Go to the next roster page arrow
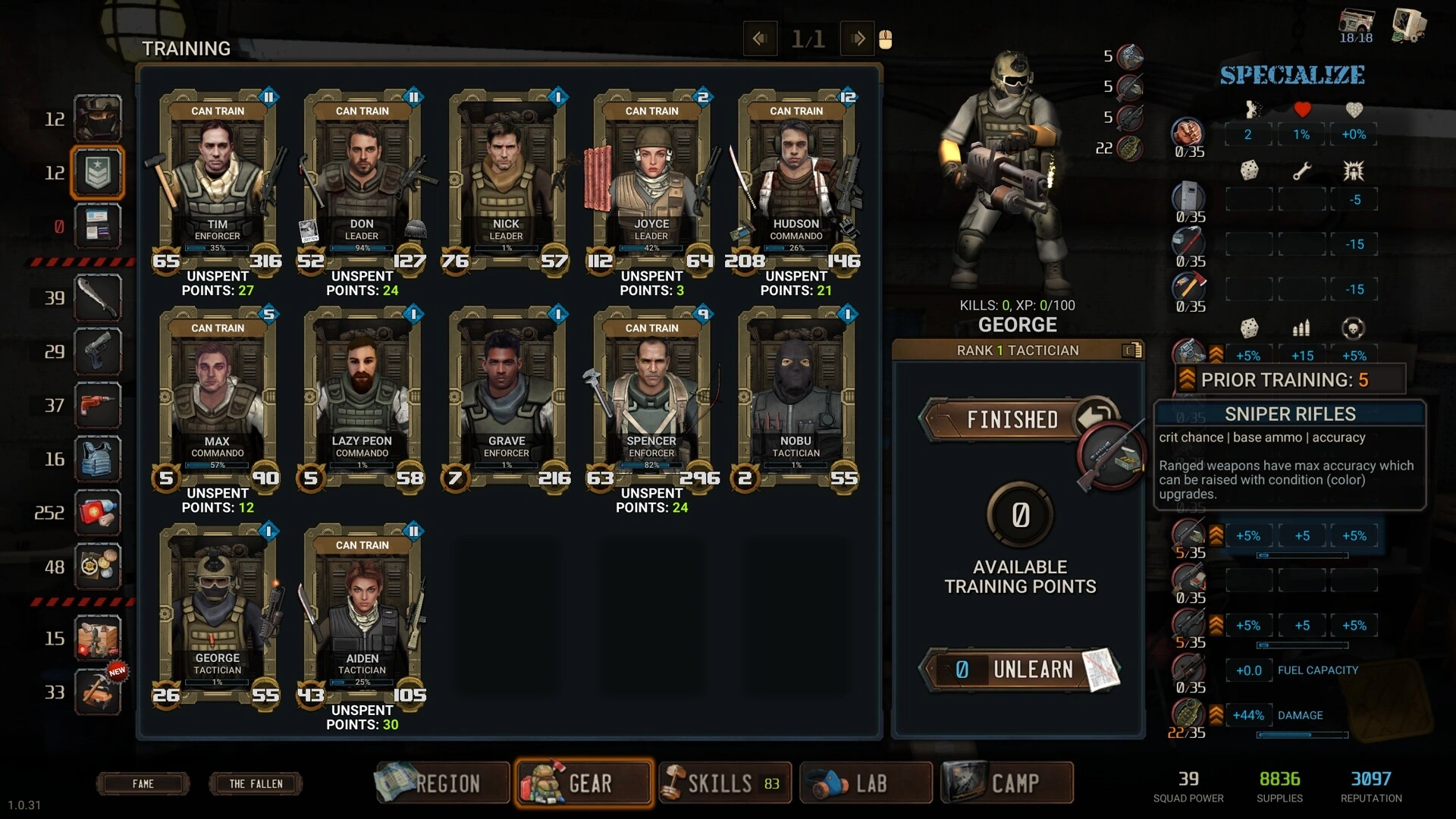The image size is (1456, 819). tap(858, 39)
